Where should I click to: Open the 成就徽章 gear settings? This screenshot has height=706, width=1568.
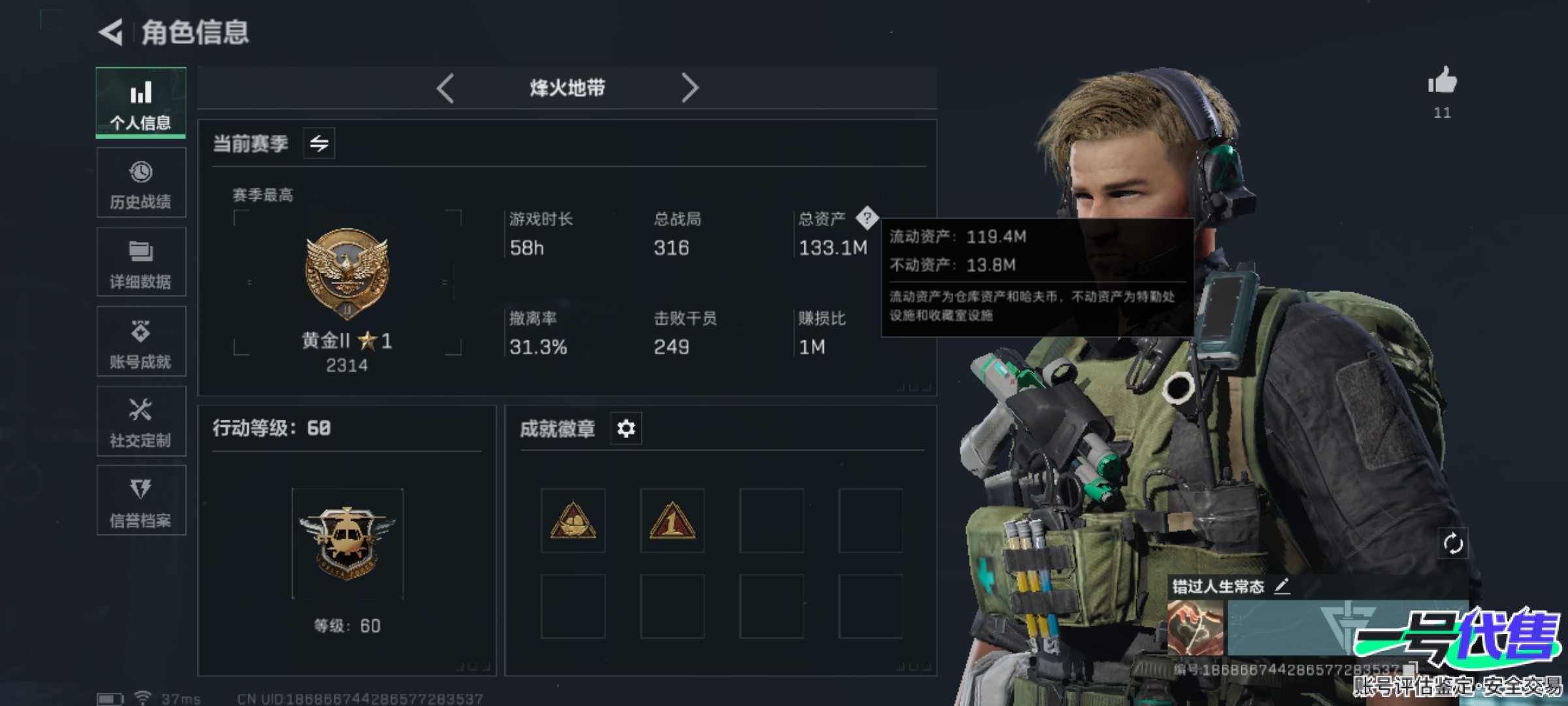(626, 429)
